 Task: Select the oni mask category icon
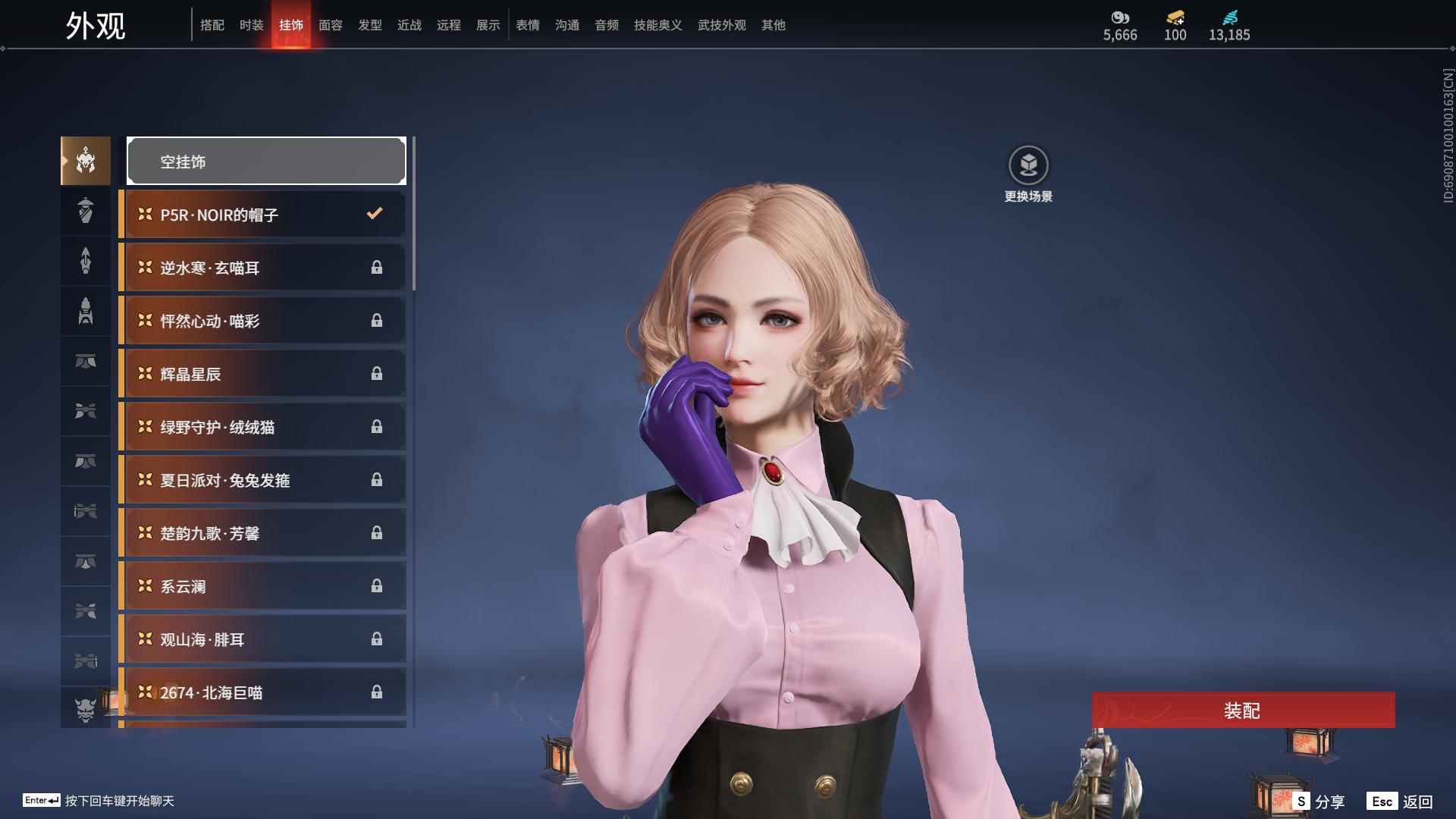86,709
